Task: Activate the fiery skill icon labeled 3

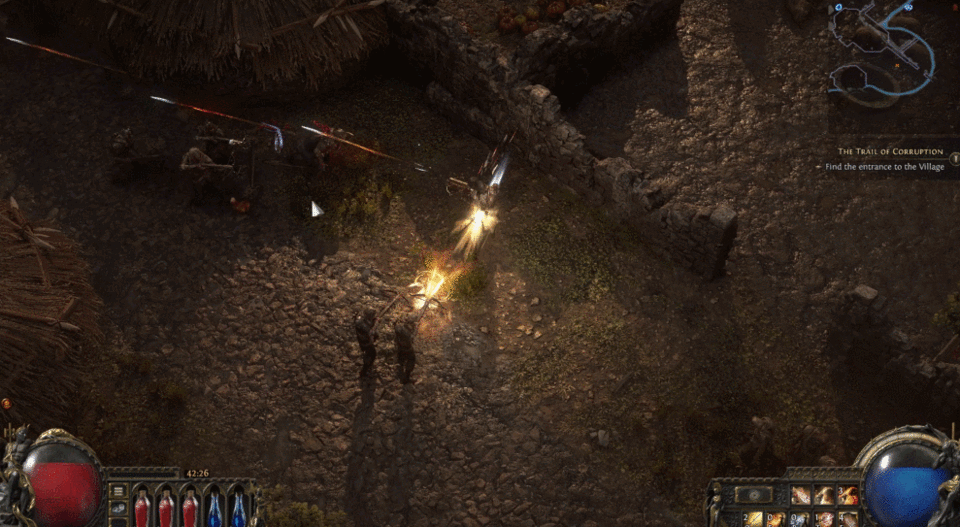Action: (x=848, y=495)
